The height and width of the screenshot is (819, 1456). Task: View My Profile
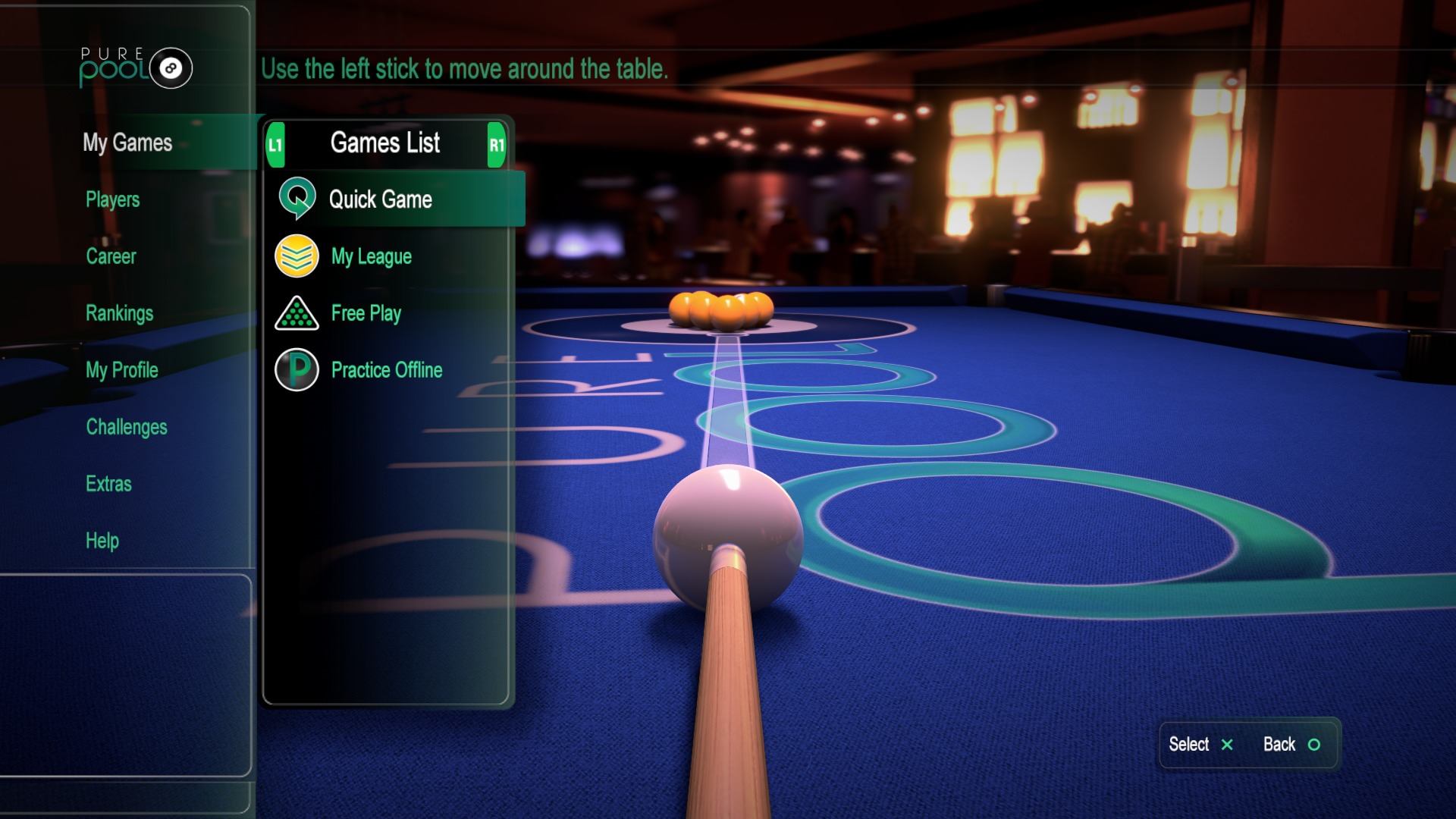click(x=122, y=370)
